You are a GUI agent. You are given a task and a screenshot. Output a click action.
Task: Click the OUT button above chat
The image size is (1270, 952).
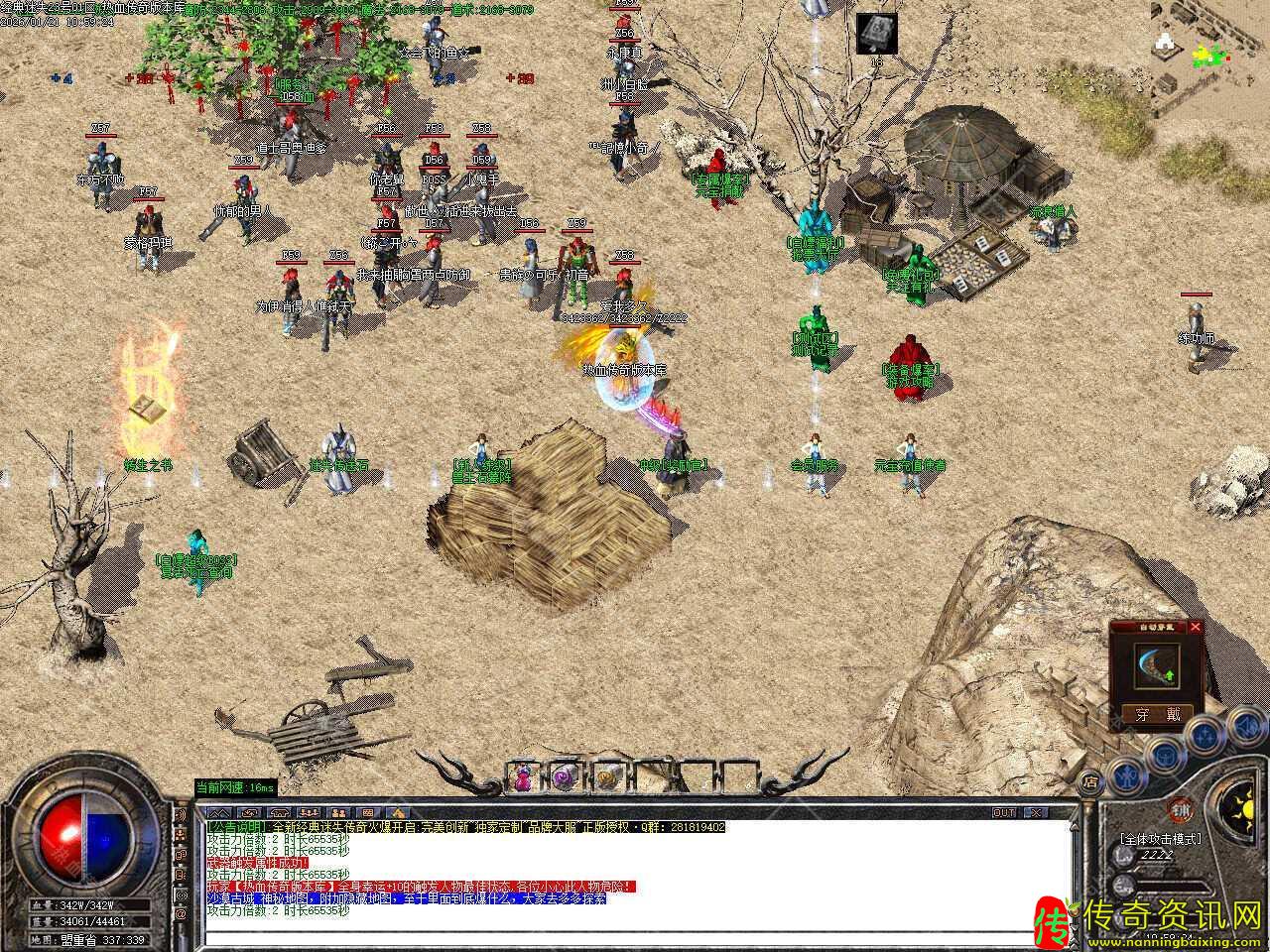tap(1005, 812)
